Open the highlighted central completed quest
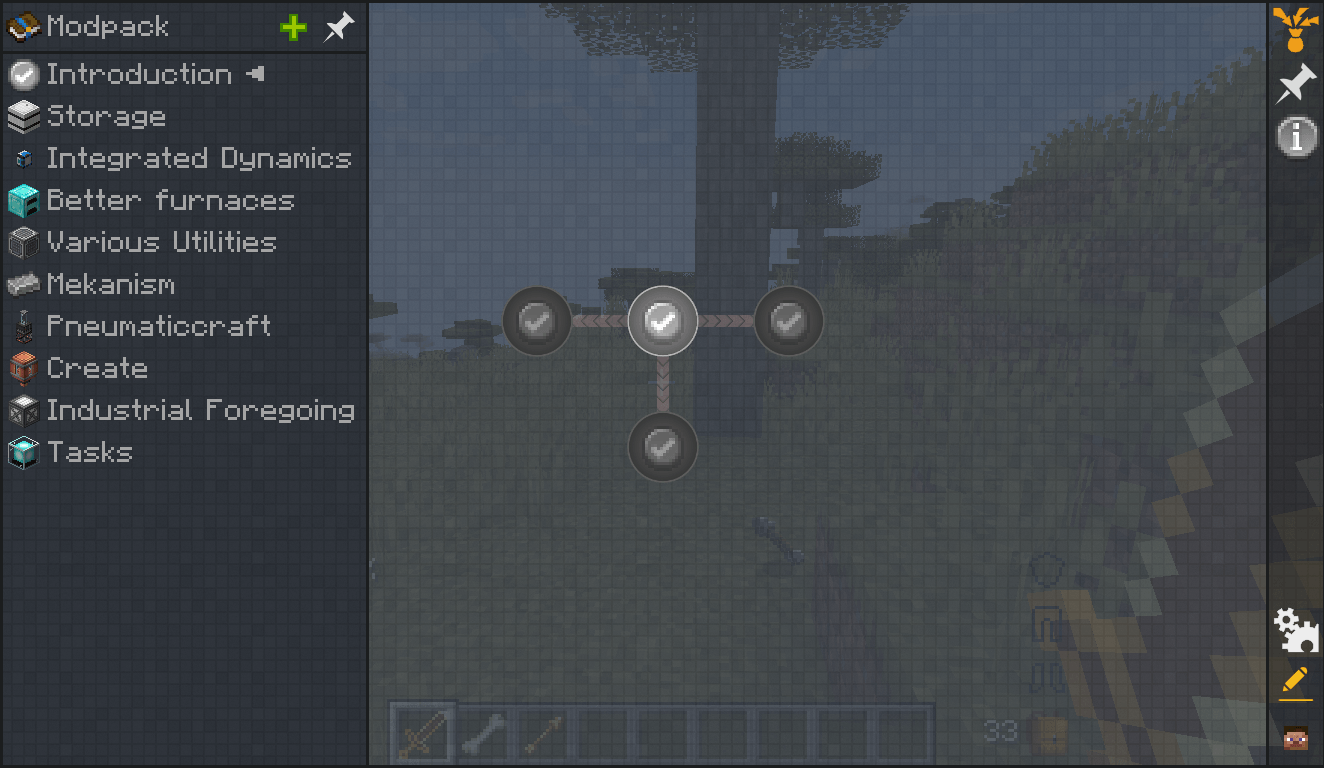The image size is (1324, 768). click(663, 320)
